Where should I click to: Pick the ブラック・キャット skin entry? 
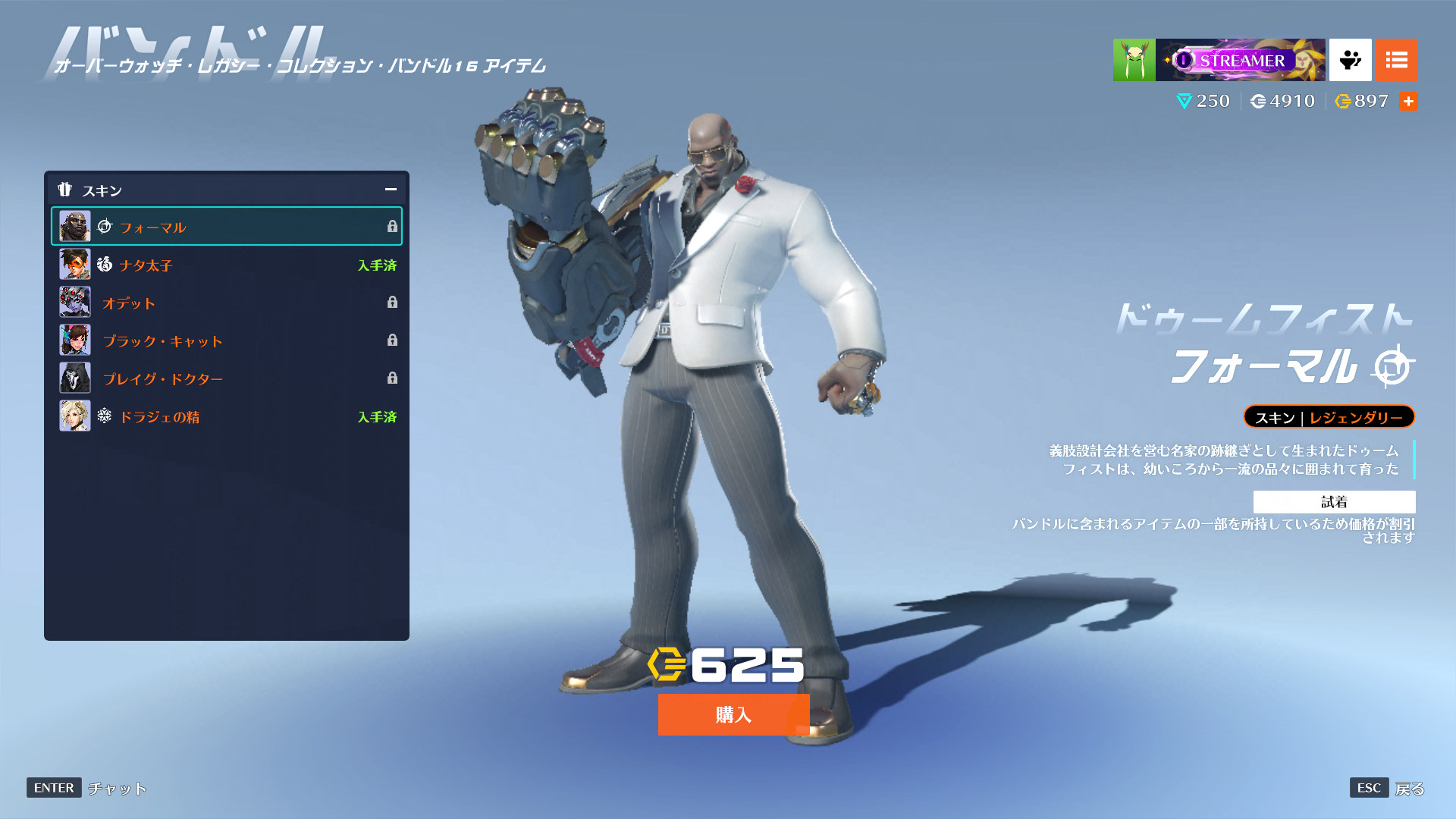(x=226, y=340)
